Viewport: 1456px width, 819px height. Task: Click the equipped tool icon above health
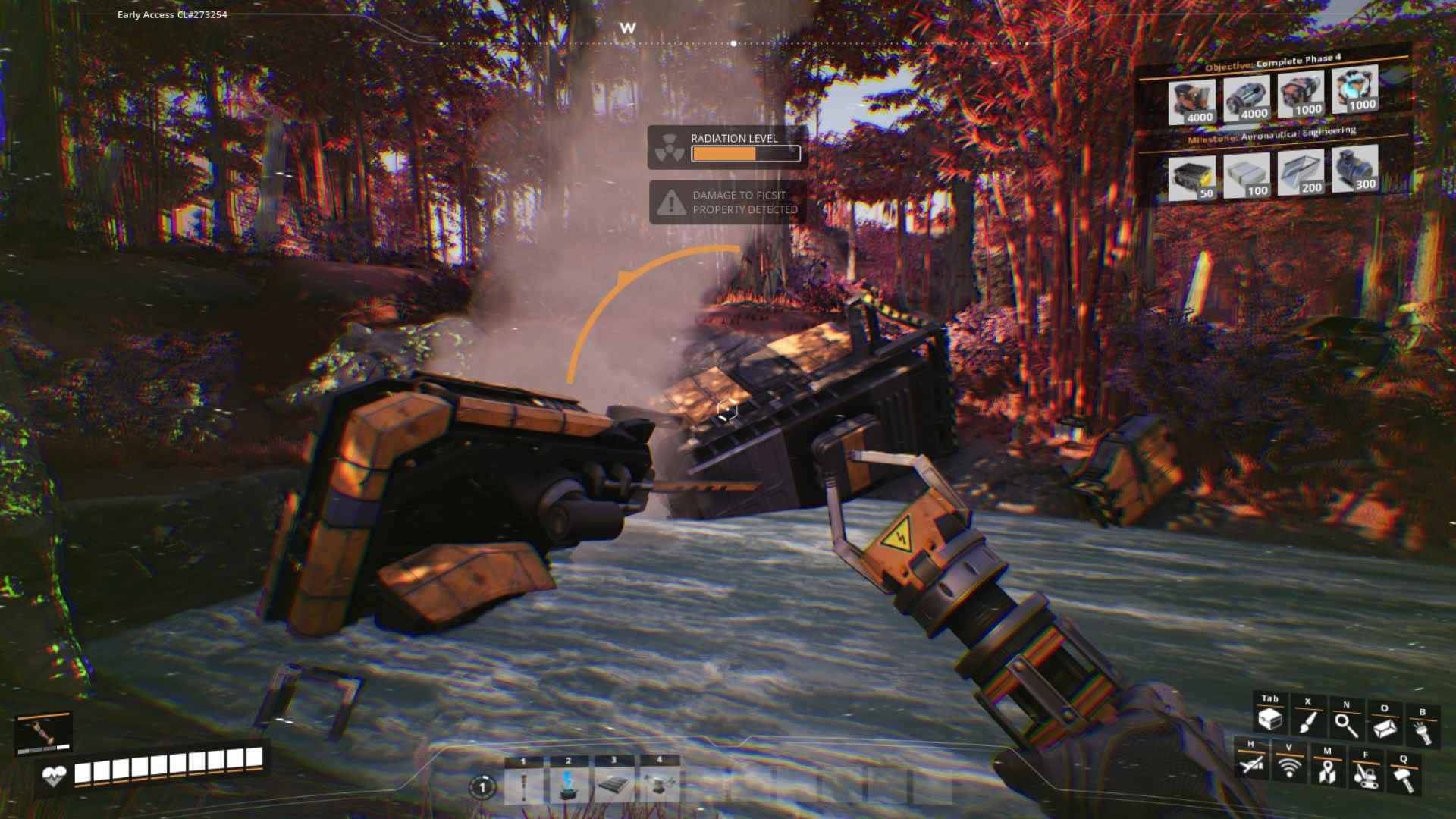point(44,732)
